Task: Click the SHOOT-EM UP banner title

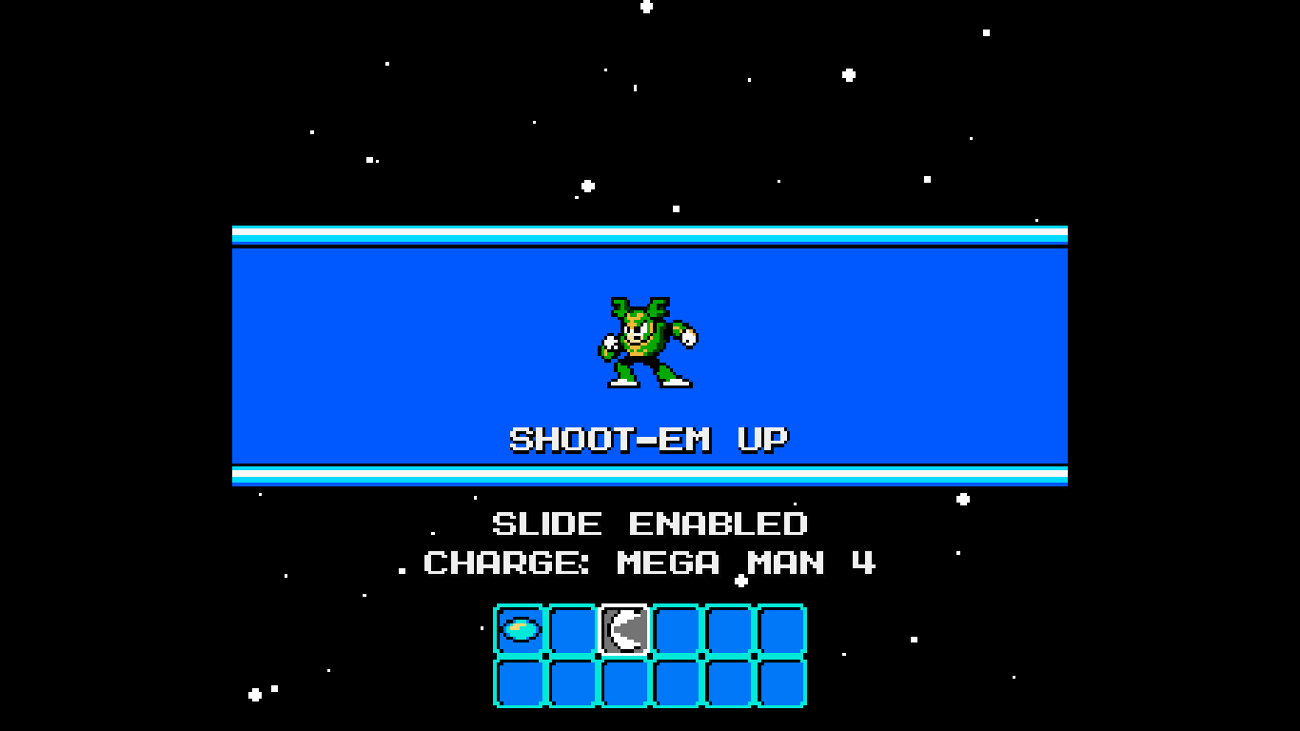Action: click(x=649, y=437)
